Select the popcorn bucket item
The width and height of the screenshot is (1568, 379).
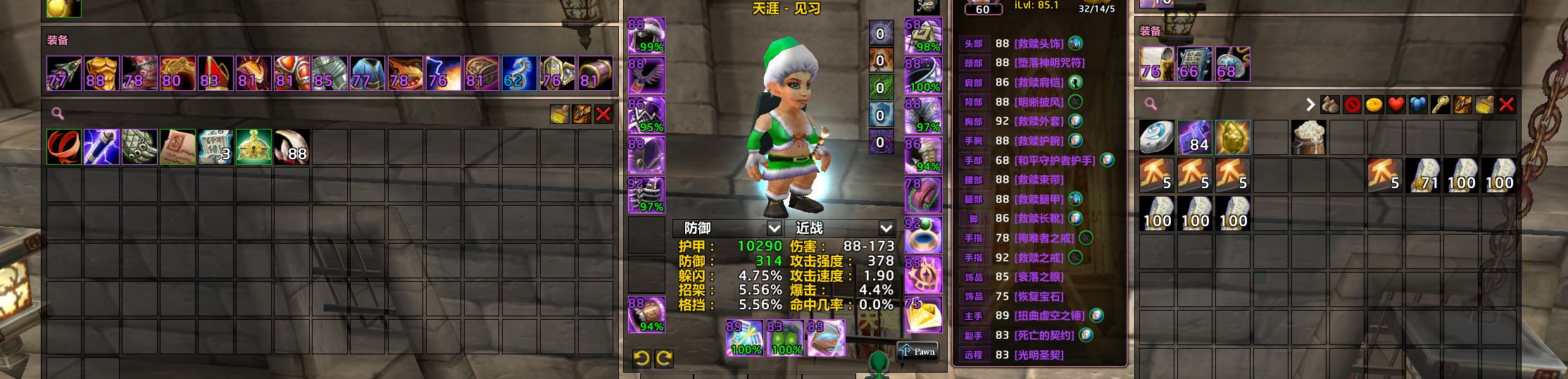[1309, 137]
